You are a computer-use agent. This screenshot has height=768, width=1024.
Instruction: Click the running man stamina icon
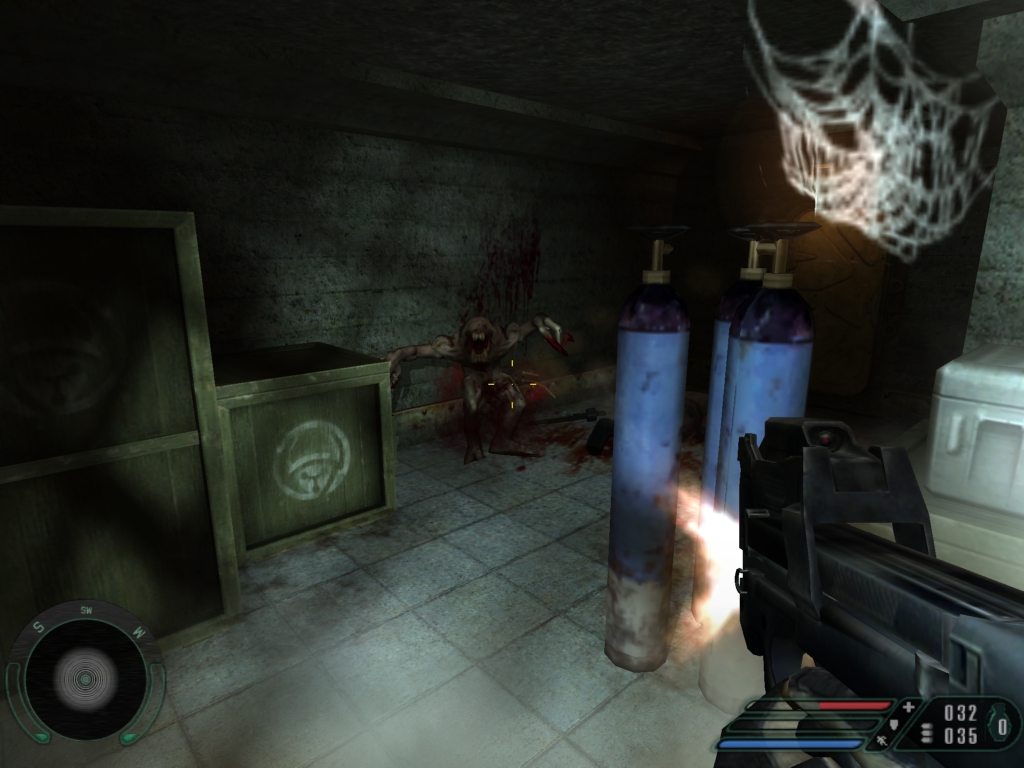tap(883, 741)
